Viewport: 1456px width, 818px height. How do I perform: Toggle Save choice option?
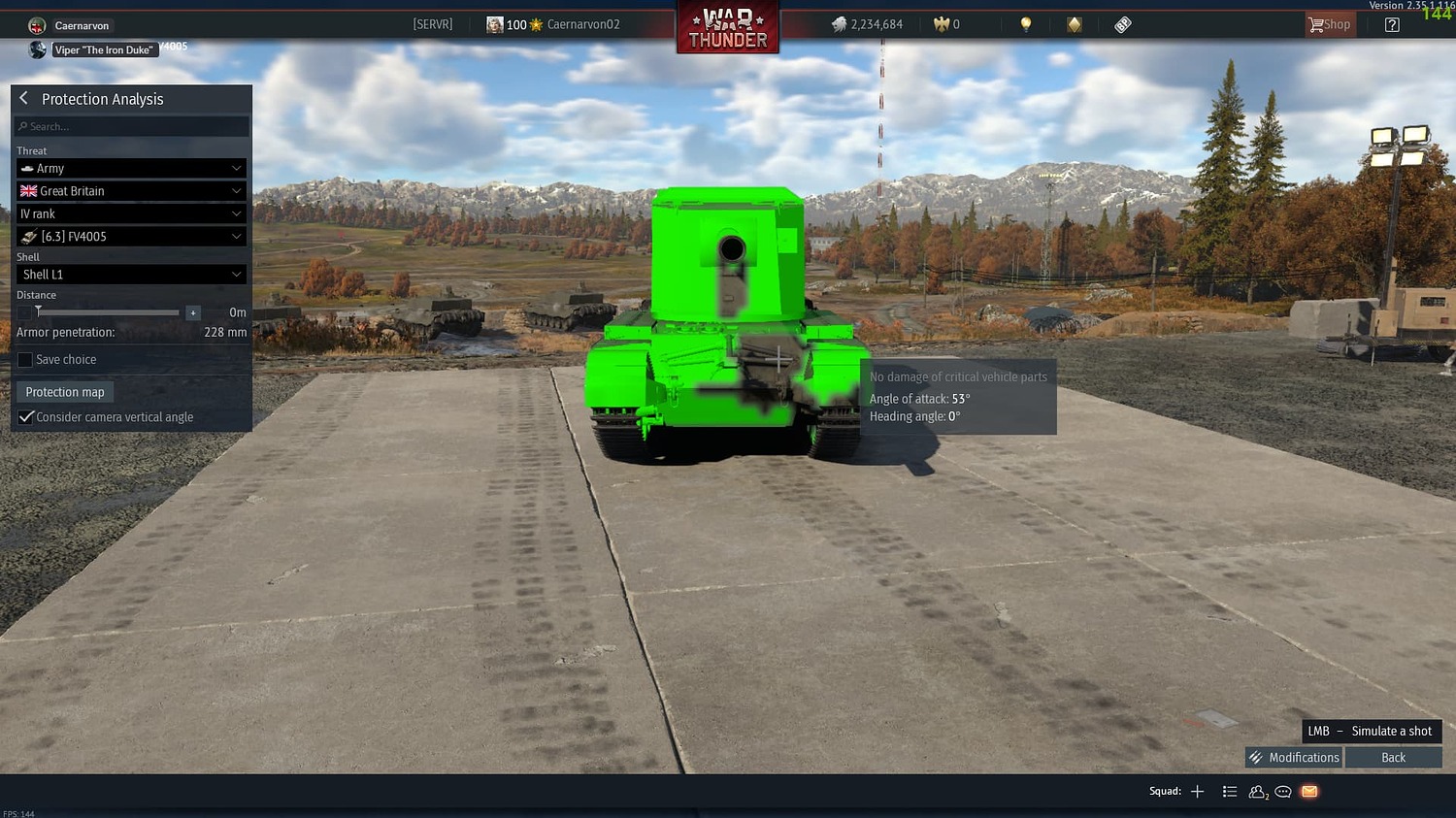click(x=24, y=359)
